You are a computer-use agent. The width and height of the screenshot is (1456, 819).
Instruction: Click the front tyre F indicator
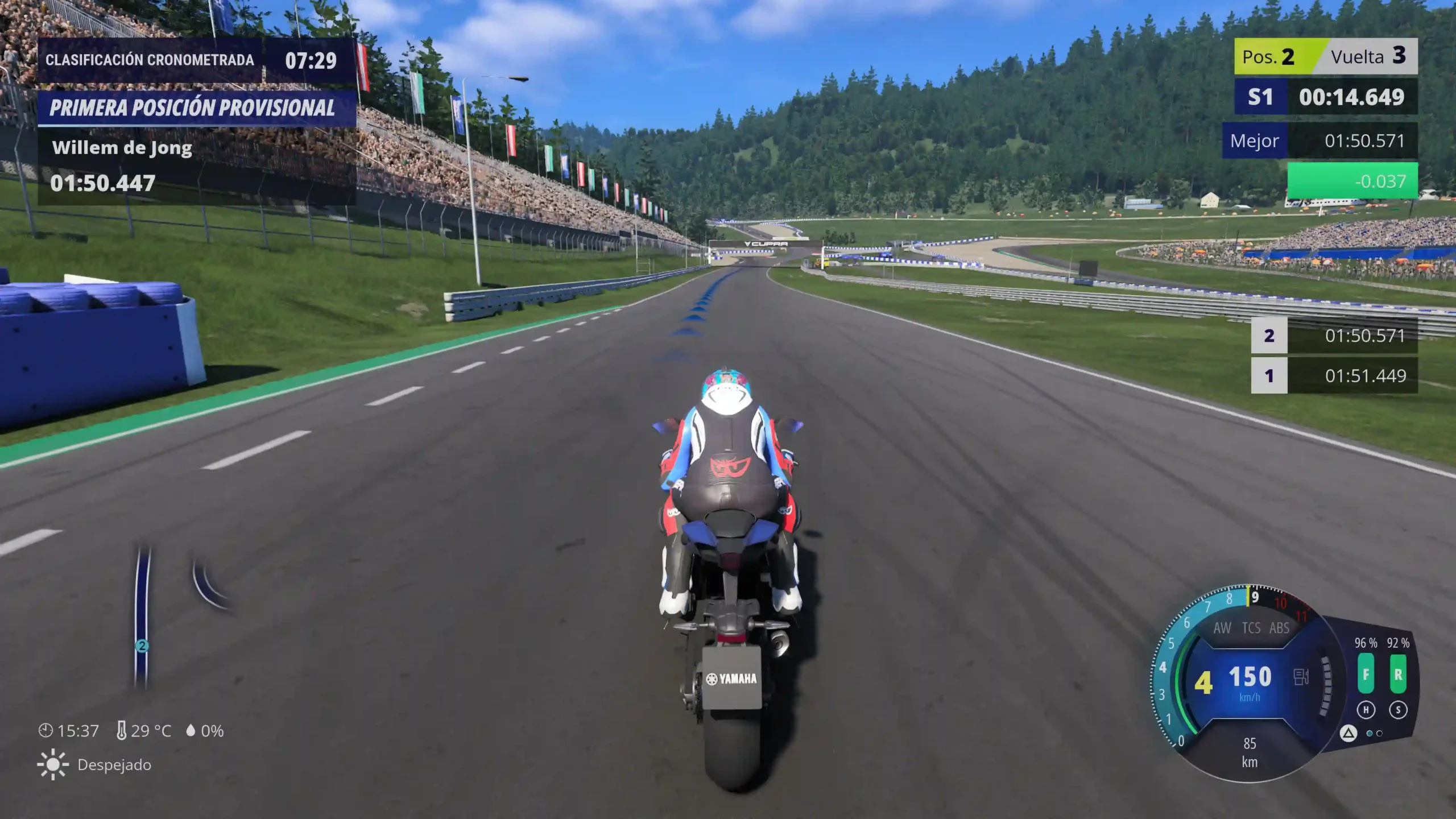tap(1366, 674)
